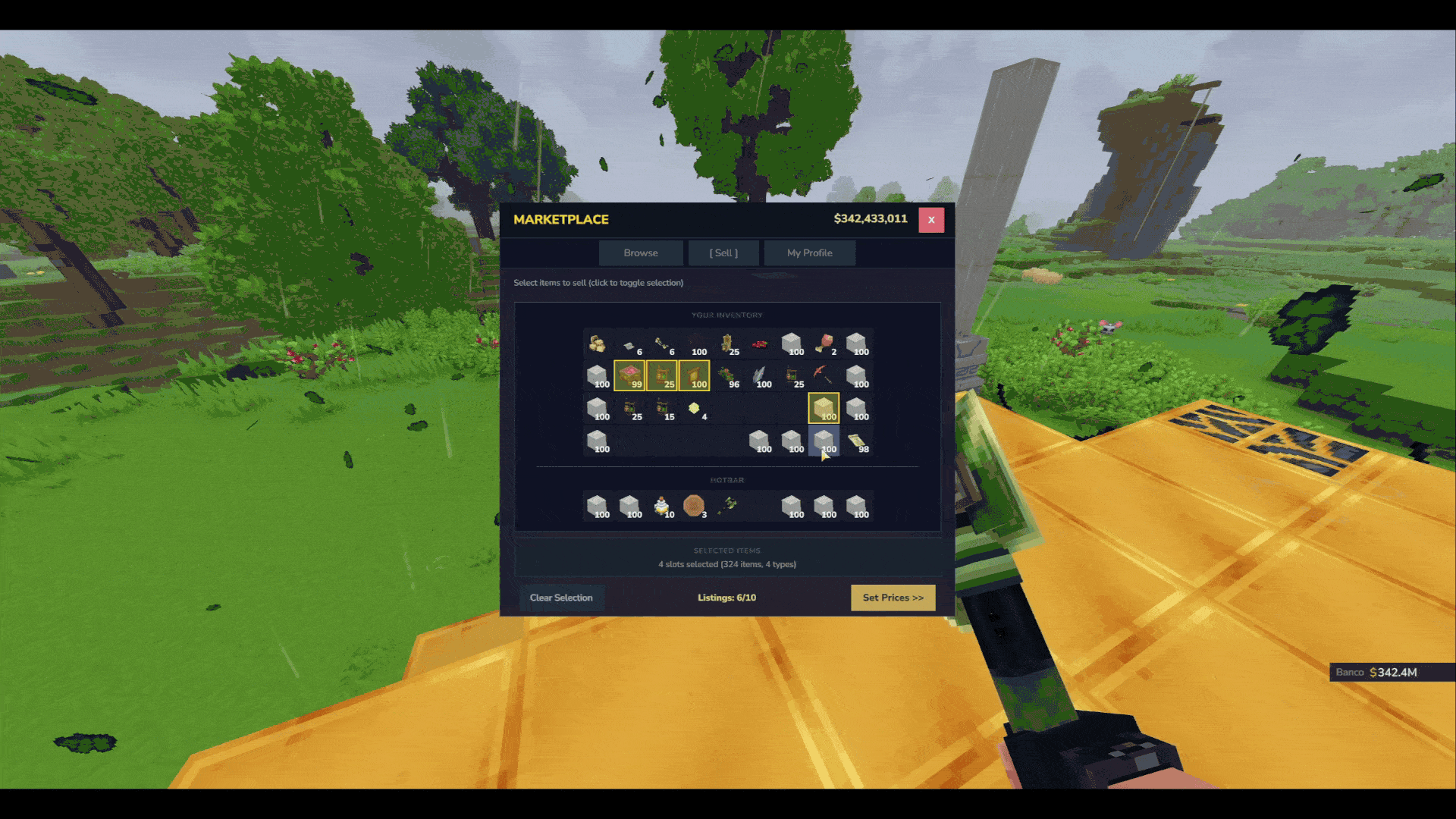Image resolution: width=1456 pixels, height=819 pixels.
Task: Deselect the selected pink bed stack of 99
Action: coord(629,375)
